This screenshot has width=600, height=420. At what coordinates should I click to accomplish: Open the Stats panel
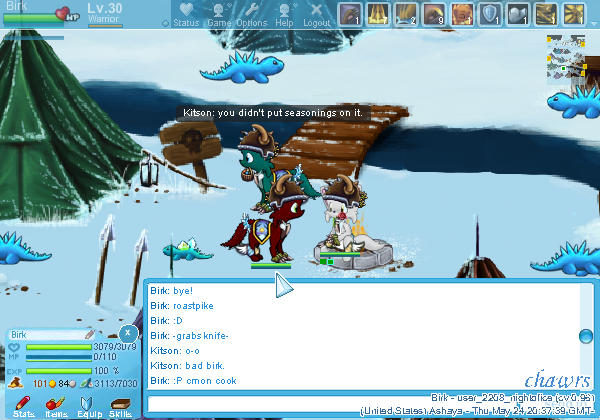tap(24, 404)
